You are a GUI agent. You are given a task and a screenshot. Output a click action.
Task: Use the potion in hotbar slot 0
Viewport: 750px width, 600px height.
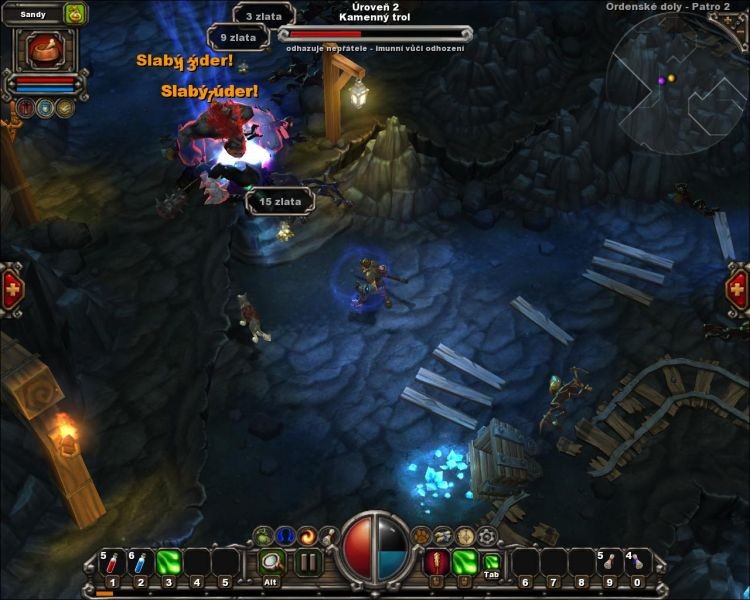[x=637, y=563]
